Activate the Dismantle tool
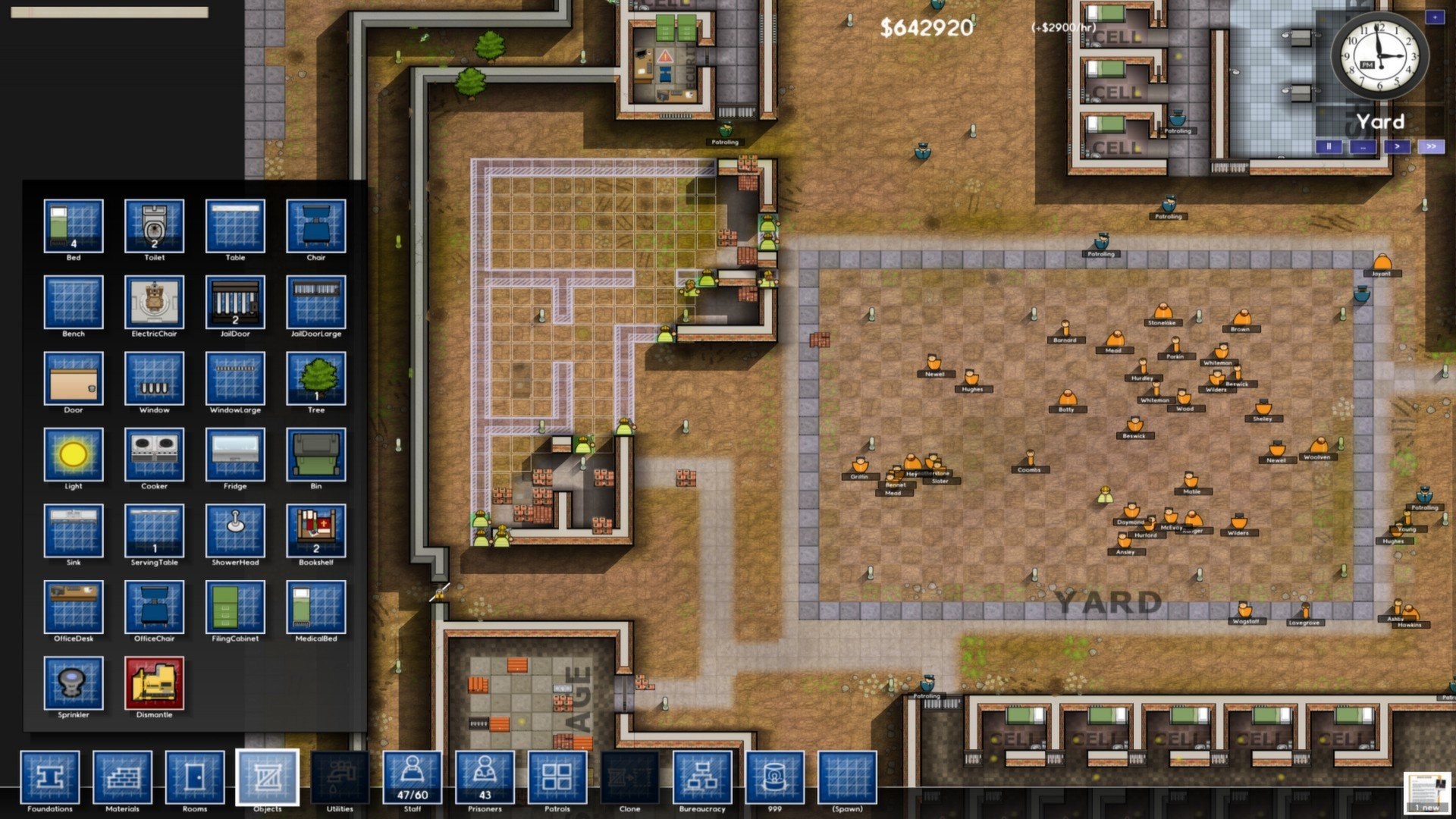This screenshot has height=819, width=1456. coord(154,685)
